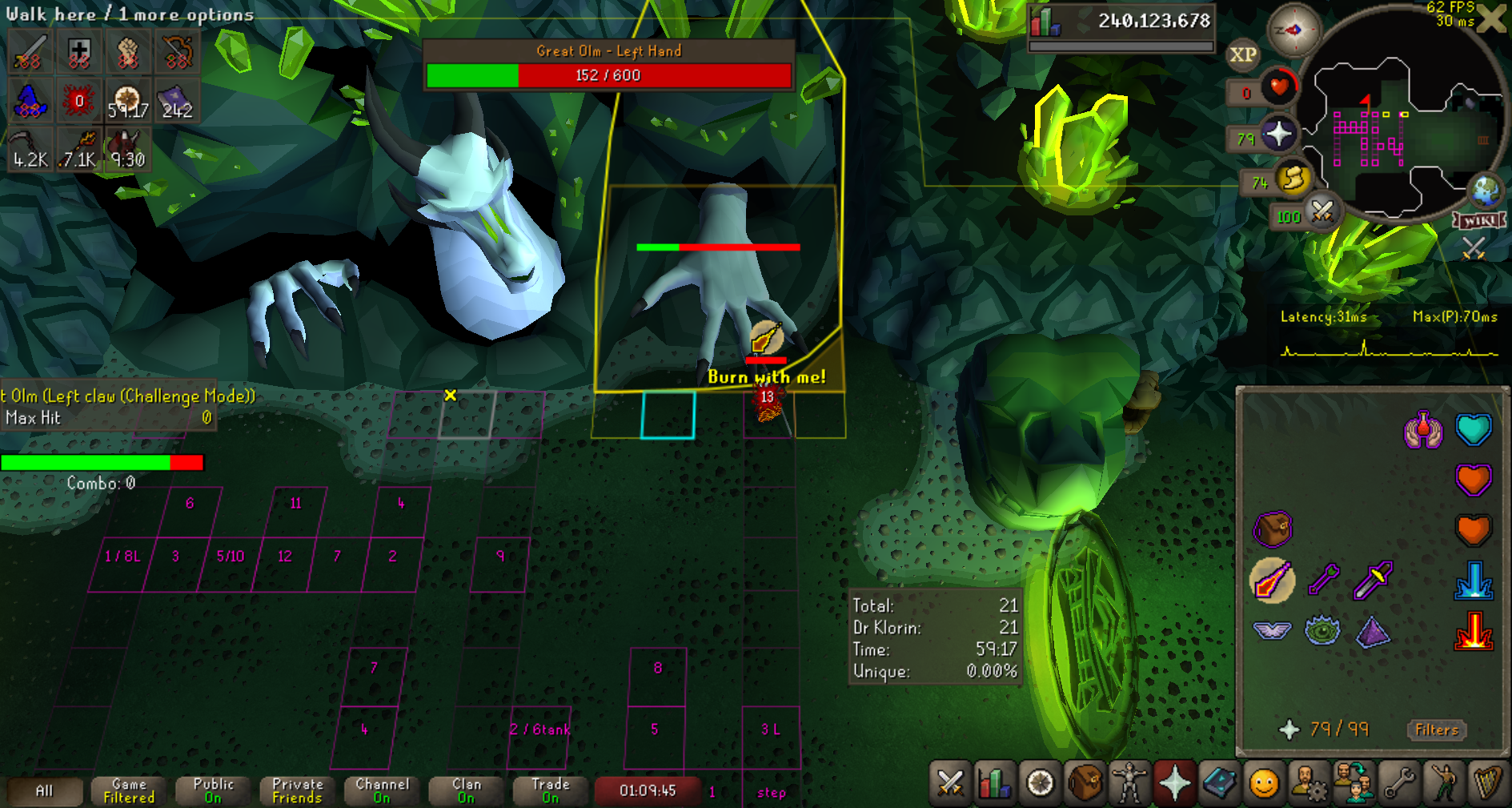Viewport: 1512px width, 808px height.
Task: Open the blue Spellbook tab
Action: (1219, 782)
